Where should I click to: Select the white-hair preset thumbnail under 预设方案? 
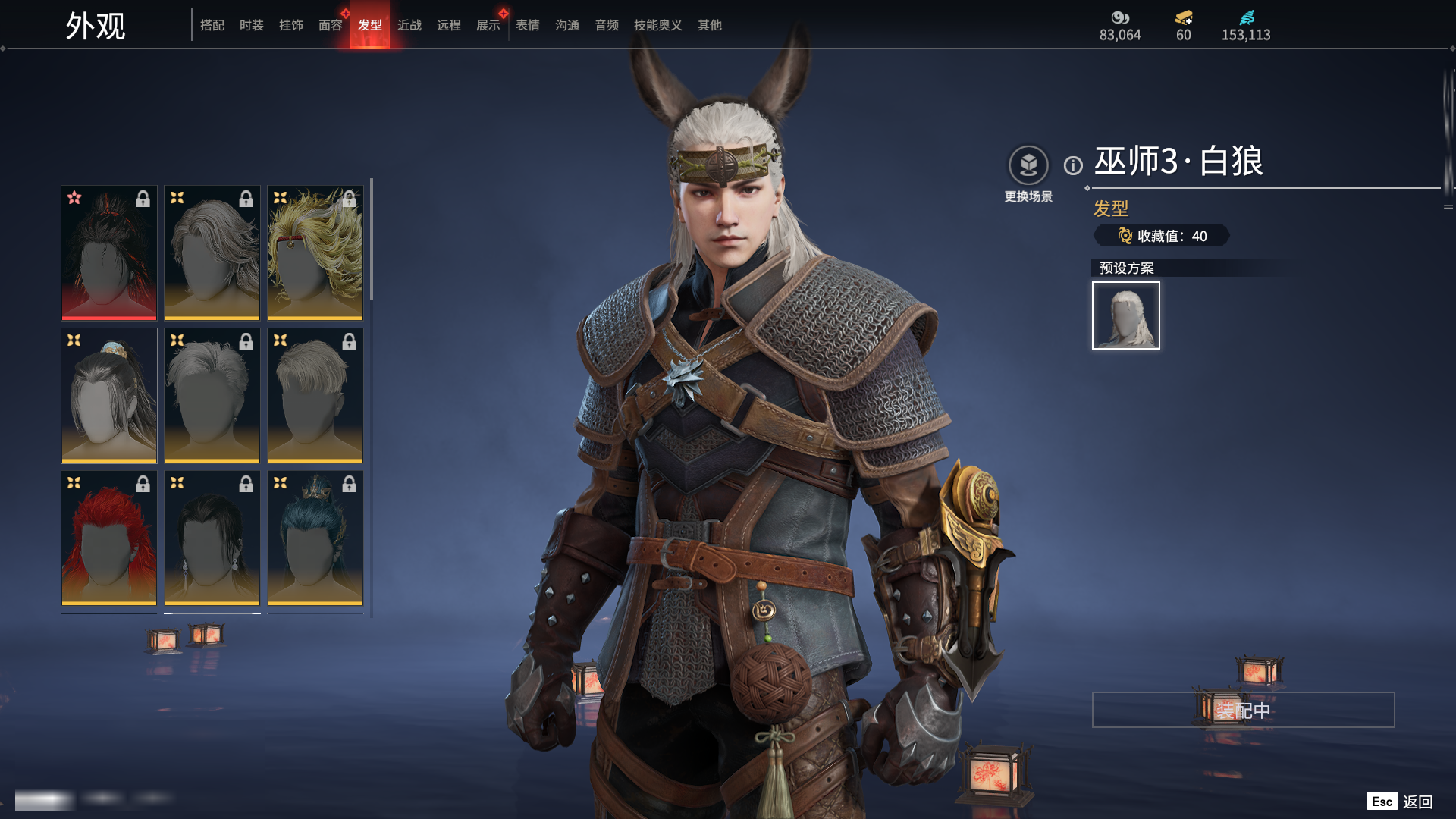(x=1125, y=315)
